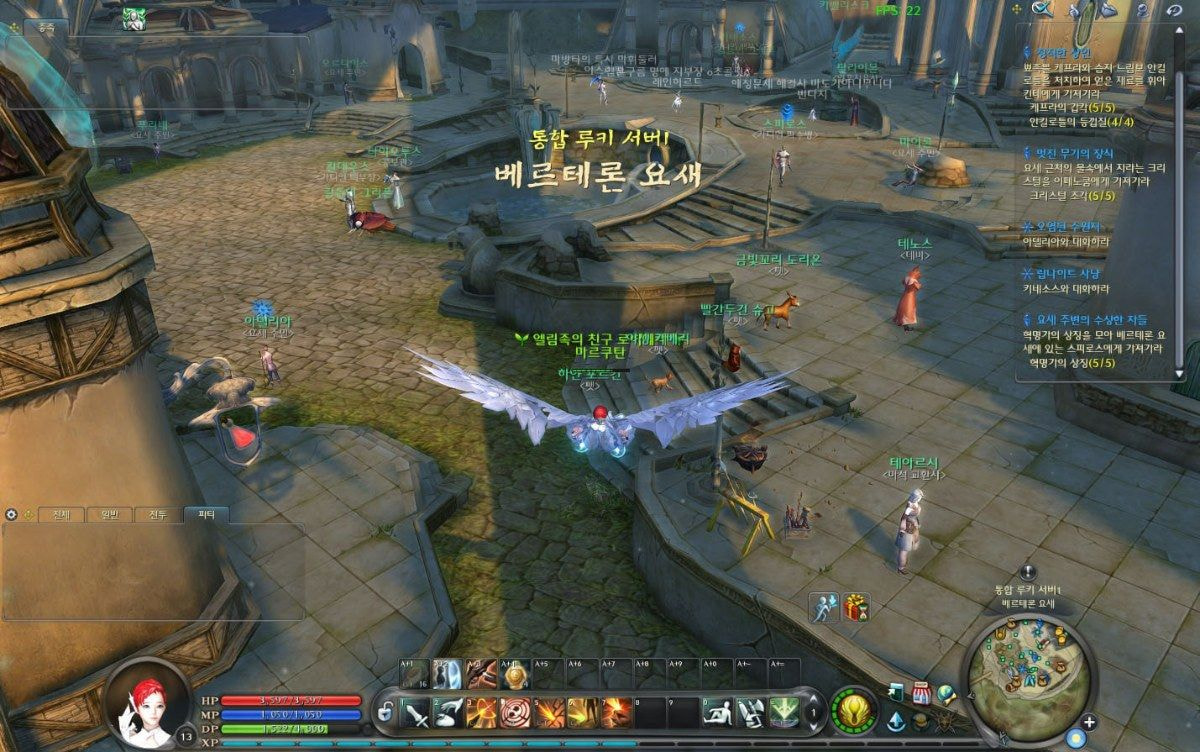This screenshot has height=752, width=1200.
Task: Click the running figure icon beside gift box
Action: pos(824,607)
